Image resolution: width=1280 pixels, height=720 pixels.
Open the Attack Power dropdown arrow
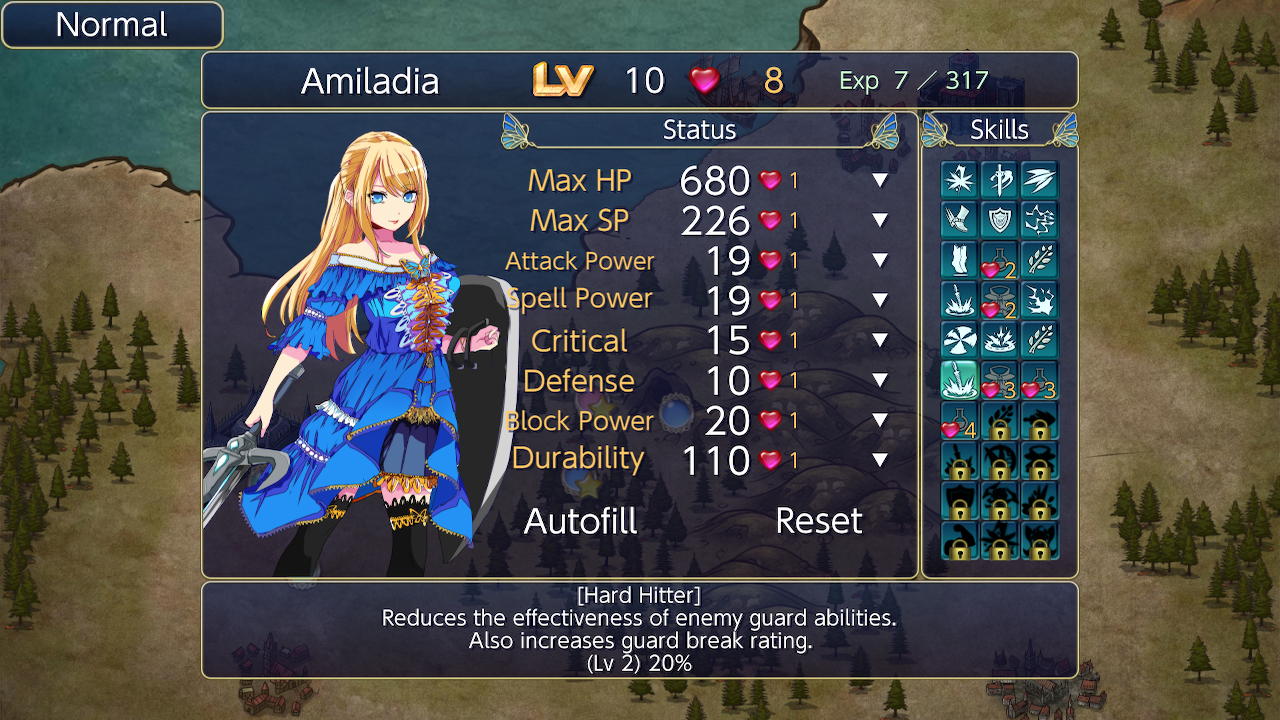click(x=879, y=261)
